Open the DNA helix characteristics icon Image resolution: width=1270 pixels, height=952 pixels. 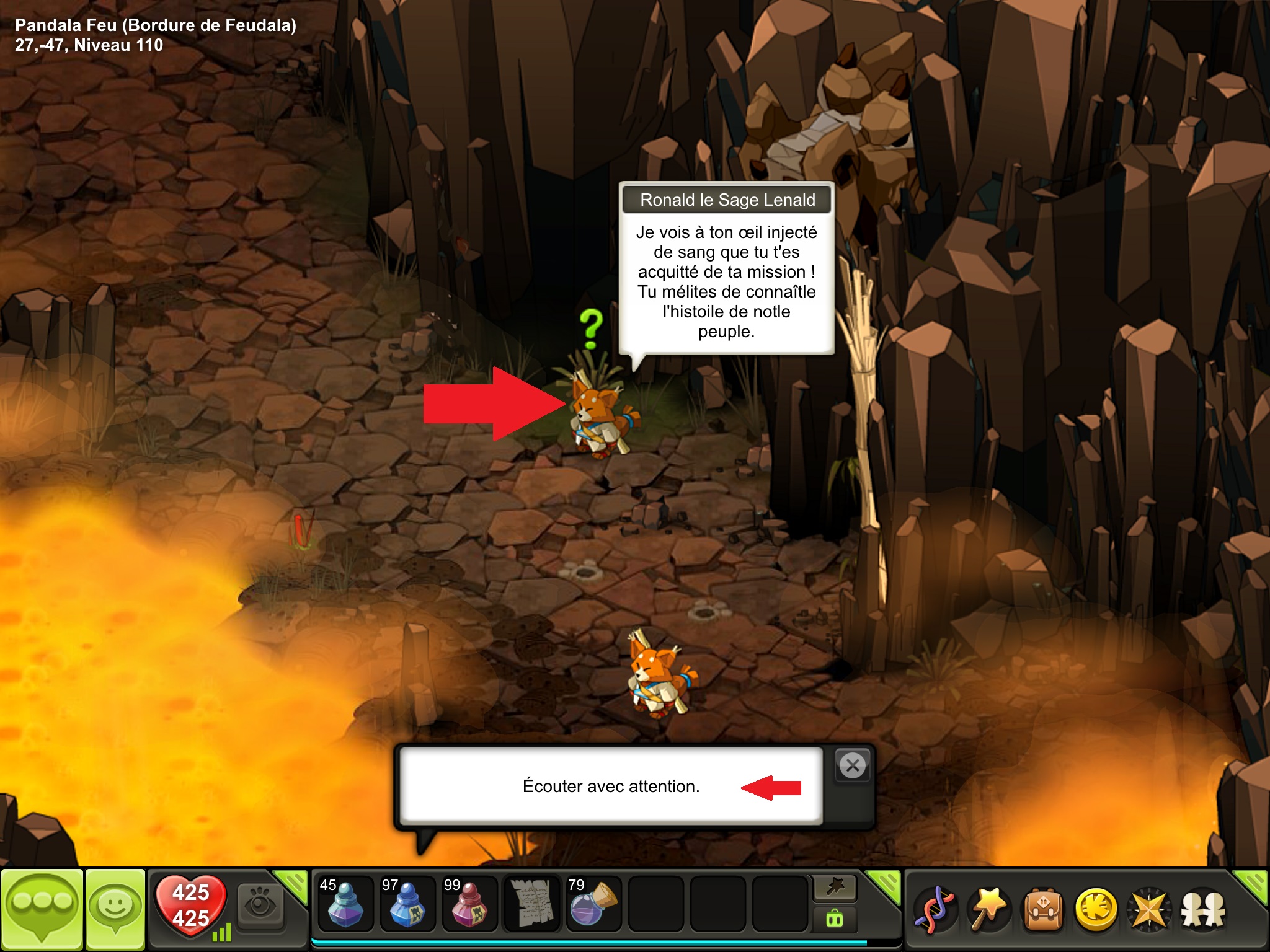pos(935,910)
